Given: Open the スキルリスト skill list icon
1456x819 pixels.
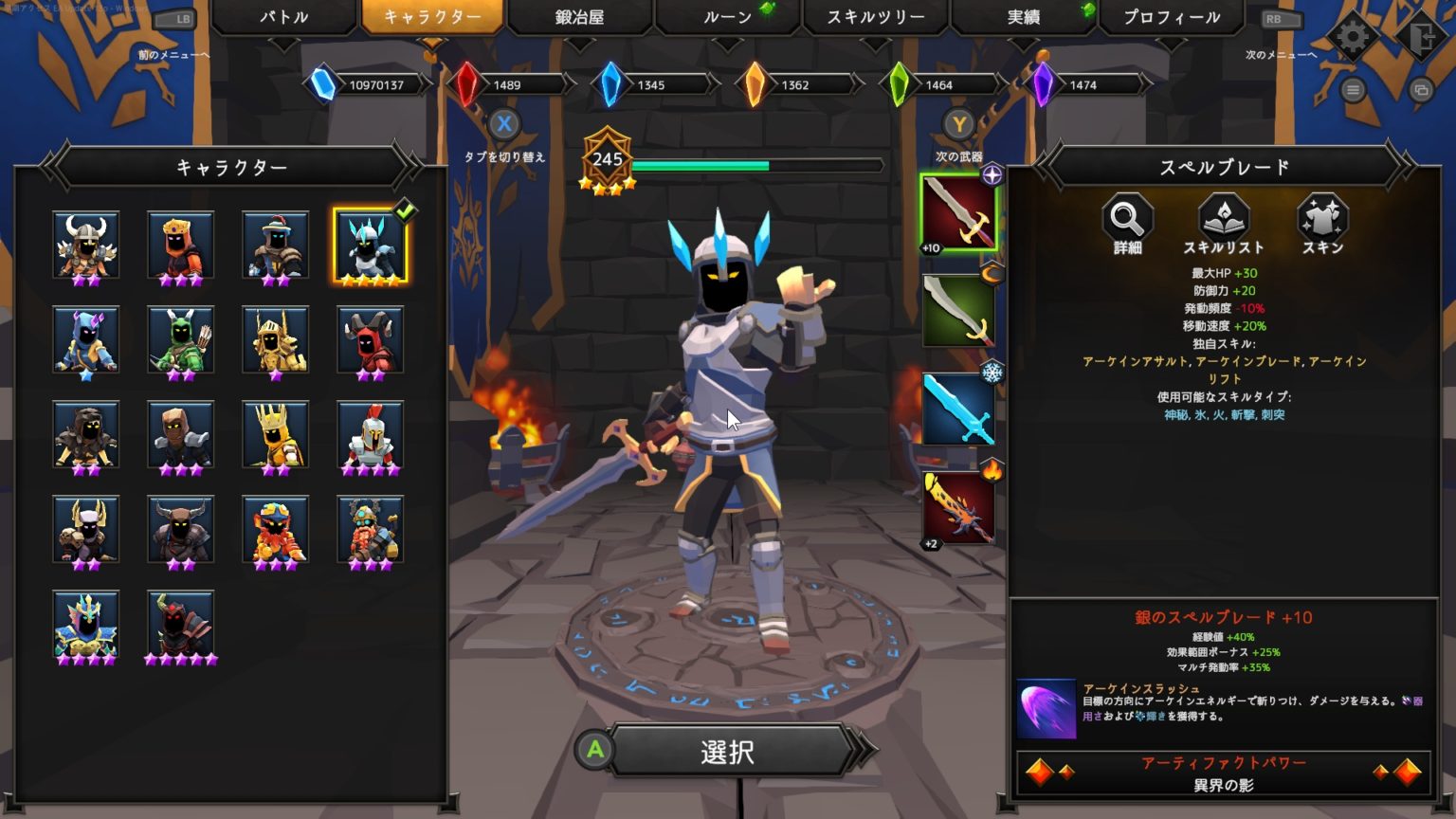Looking at the screenshot, I should (x=1224, y=222).
